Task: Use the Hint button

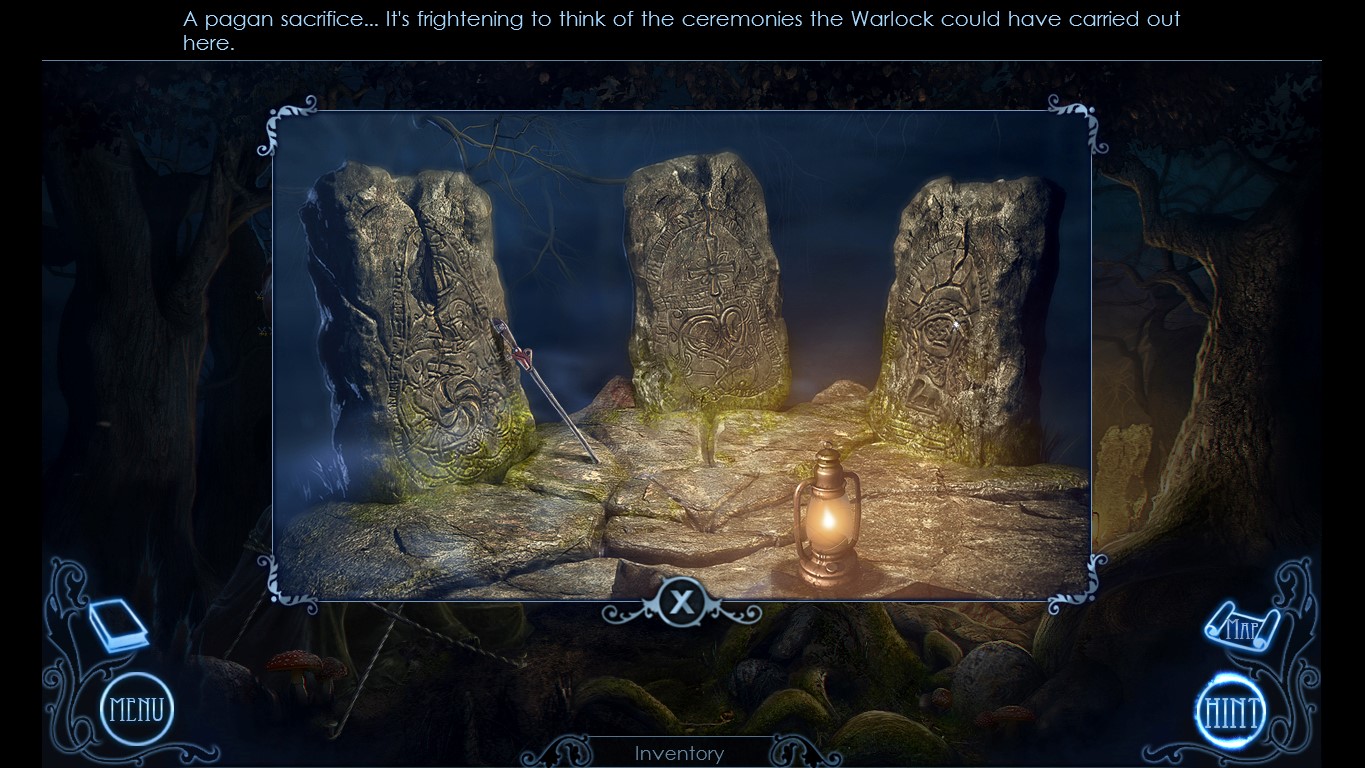Action: [1231, 711]
